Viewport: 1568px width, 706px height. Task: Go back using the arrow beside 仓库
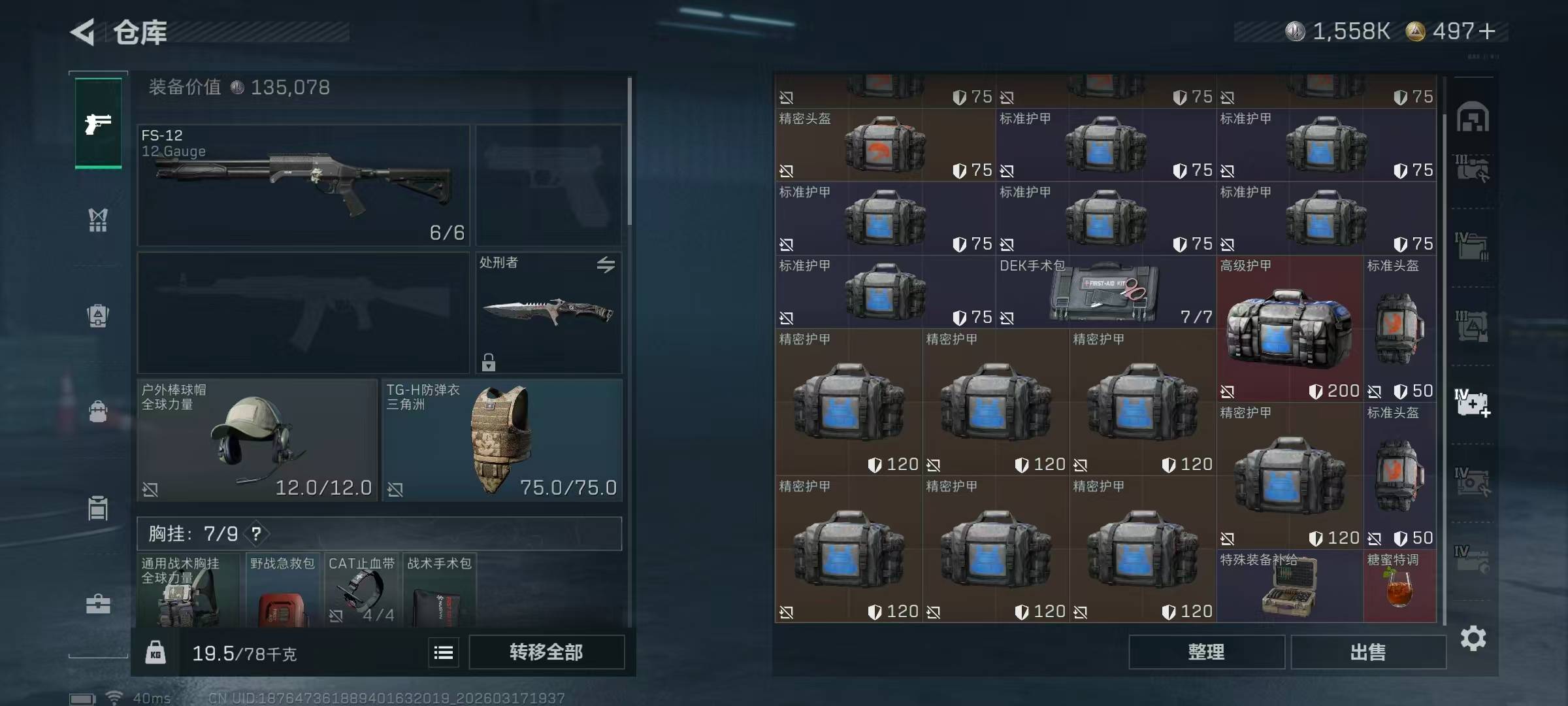click(83, 31)
